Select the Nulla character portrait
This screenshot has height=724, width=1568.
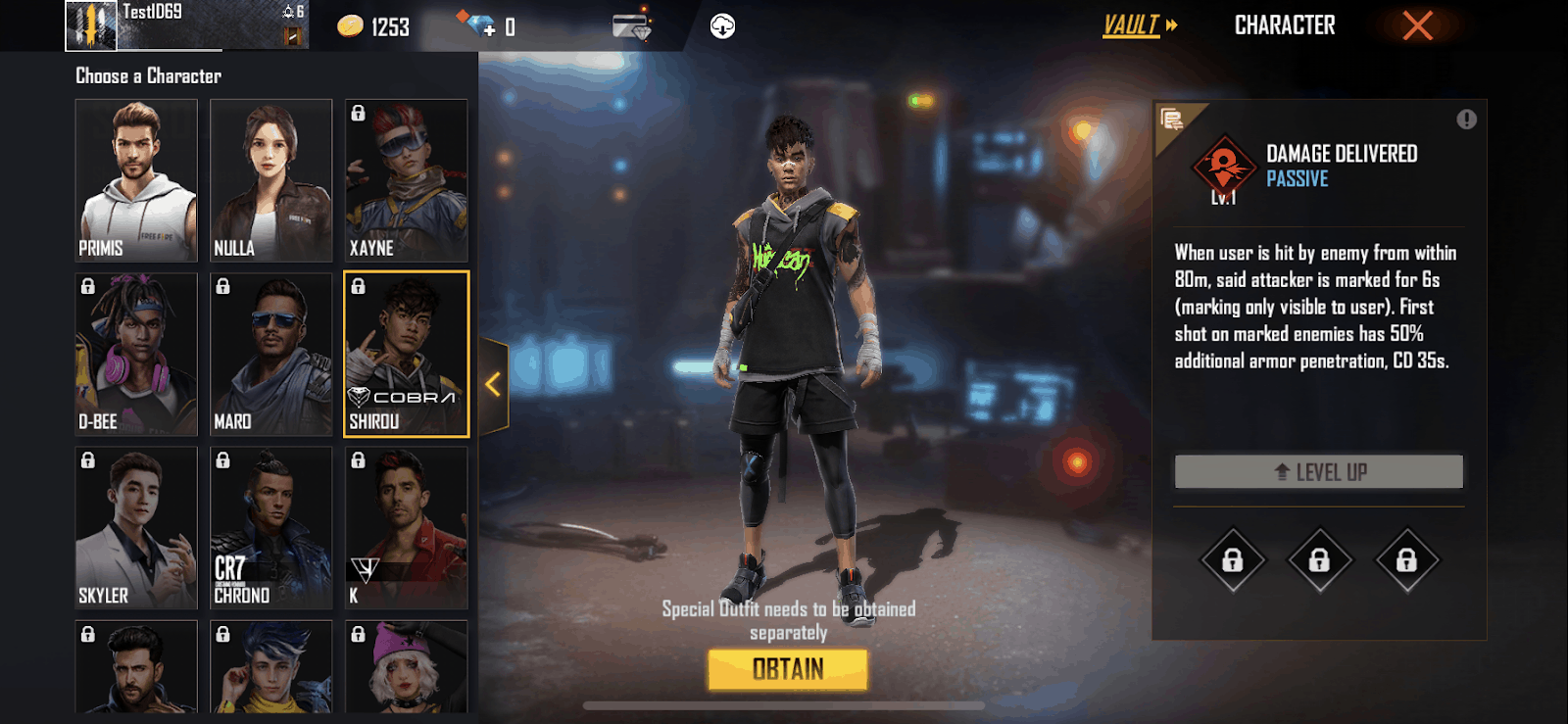pos(271,179)
